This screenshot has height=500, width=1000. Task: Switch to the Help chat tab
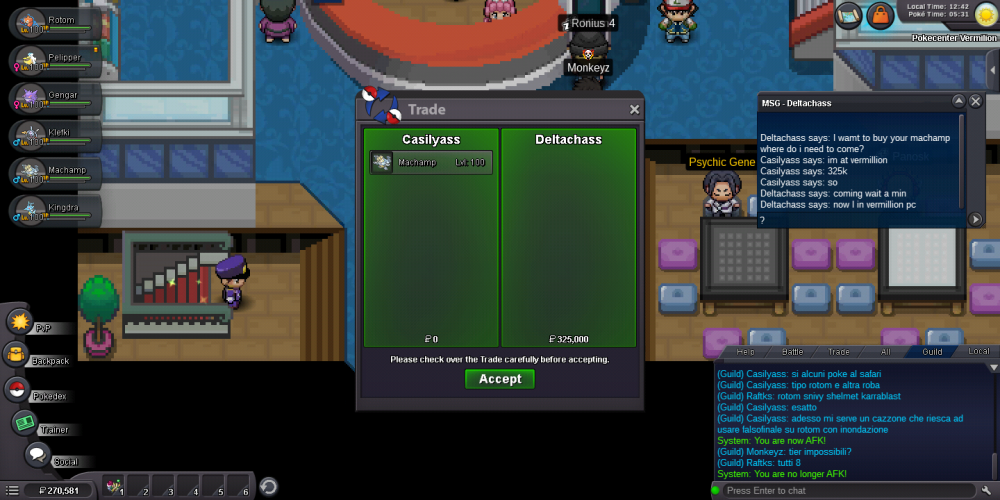[x=745, y=352]
